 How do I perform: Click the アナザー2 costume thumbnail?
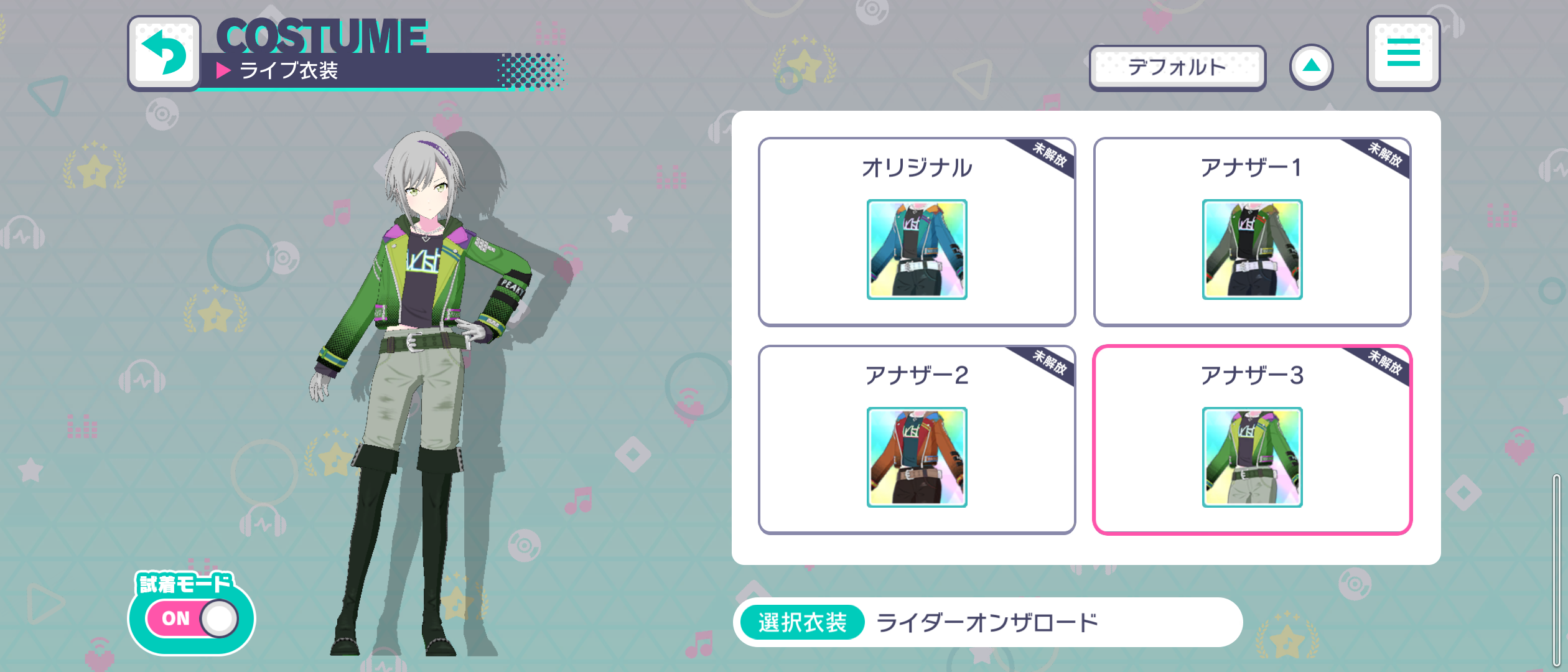[x=918, y=457]
